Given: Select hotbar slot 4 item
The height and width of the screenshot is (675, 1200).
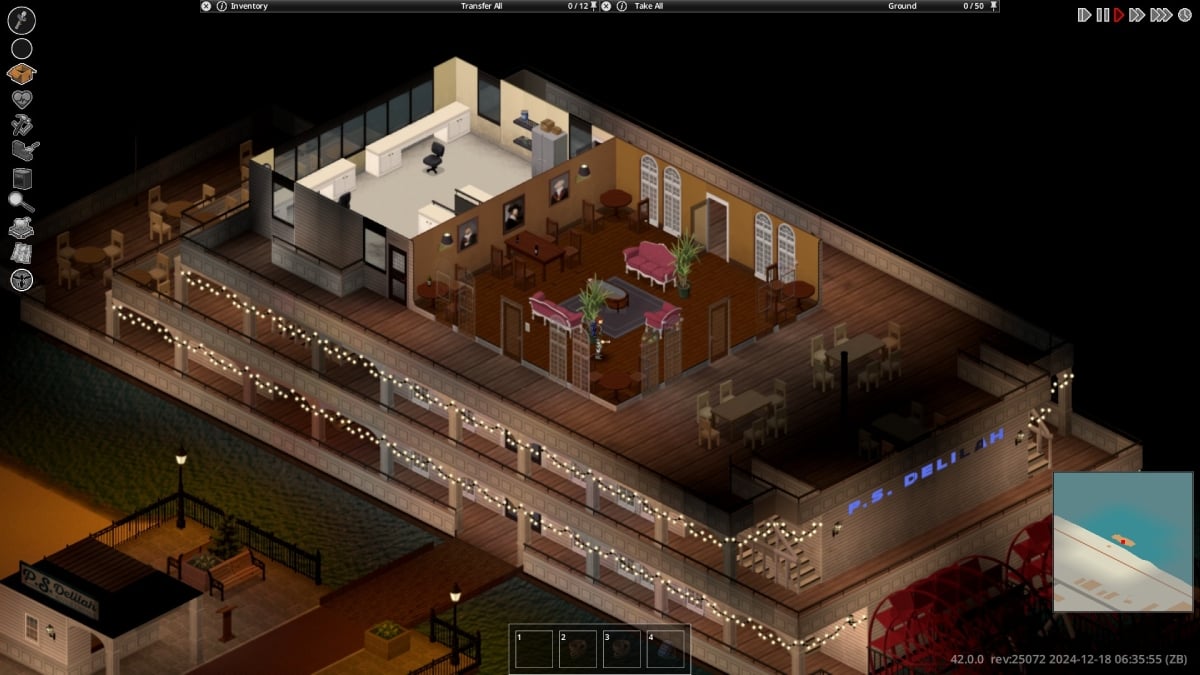Looking at the screenshot, I should coord(665,648).
